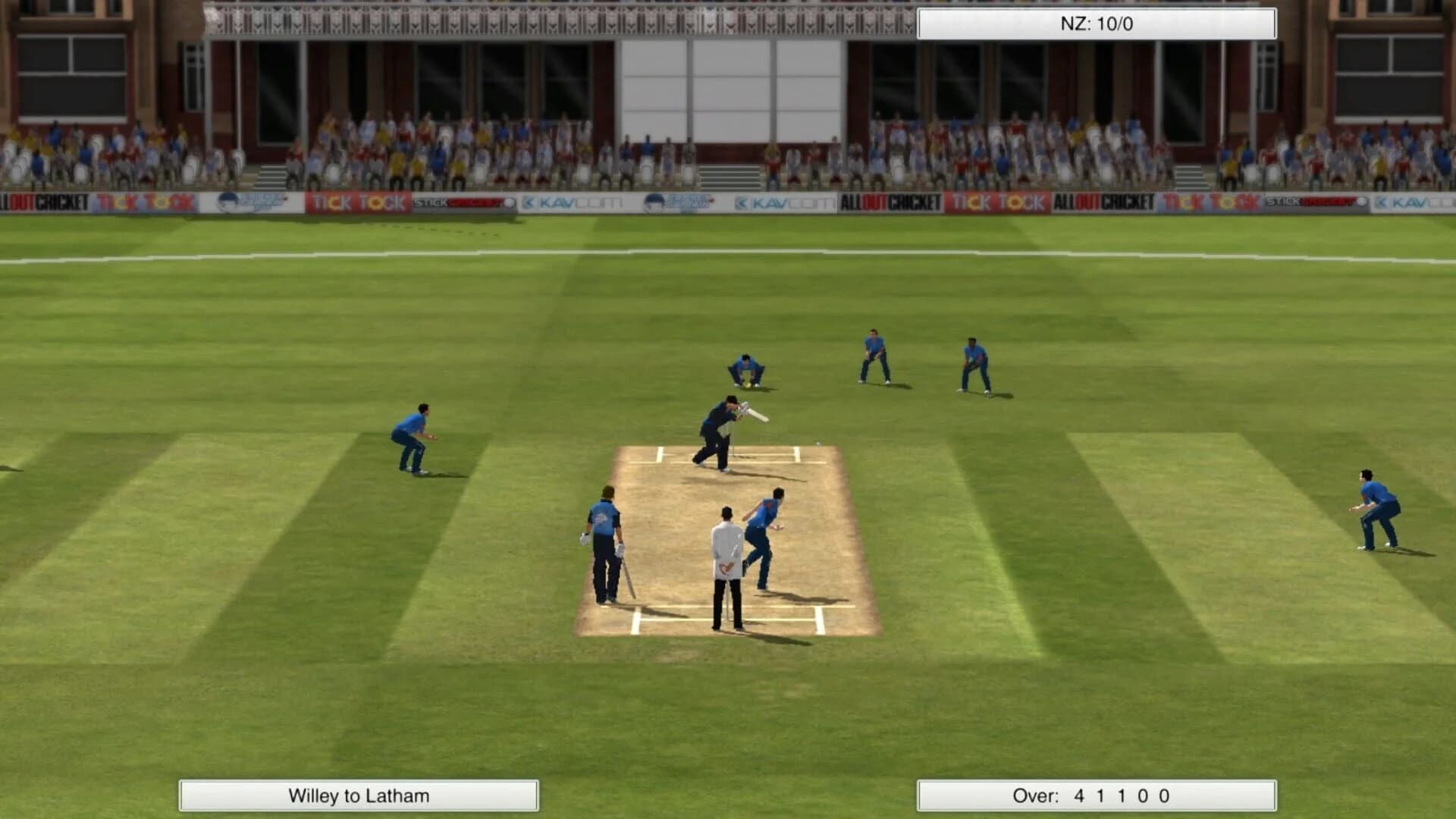Toggle the Willey to Latham commentary bar

pos(359,797)
